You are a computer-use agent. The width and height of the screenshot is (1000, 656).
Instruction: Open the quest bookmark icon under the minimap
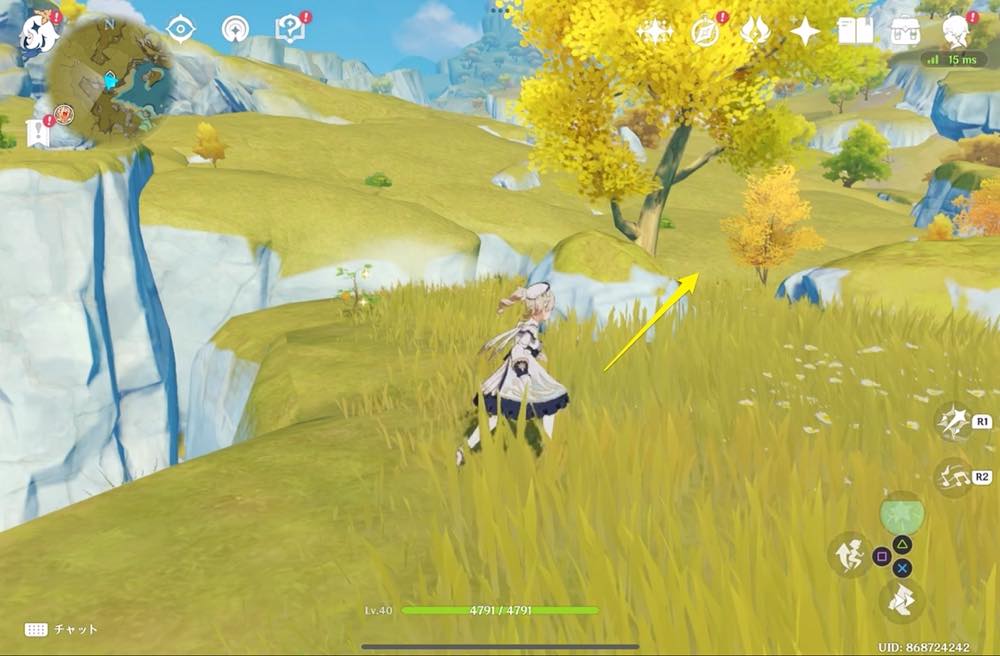pyautogui.click(x=39, y=132)
